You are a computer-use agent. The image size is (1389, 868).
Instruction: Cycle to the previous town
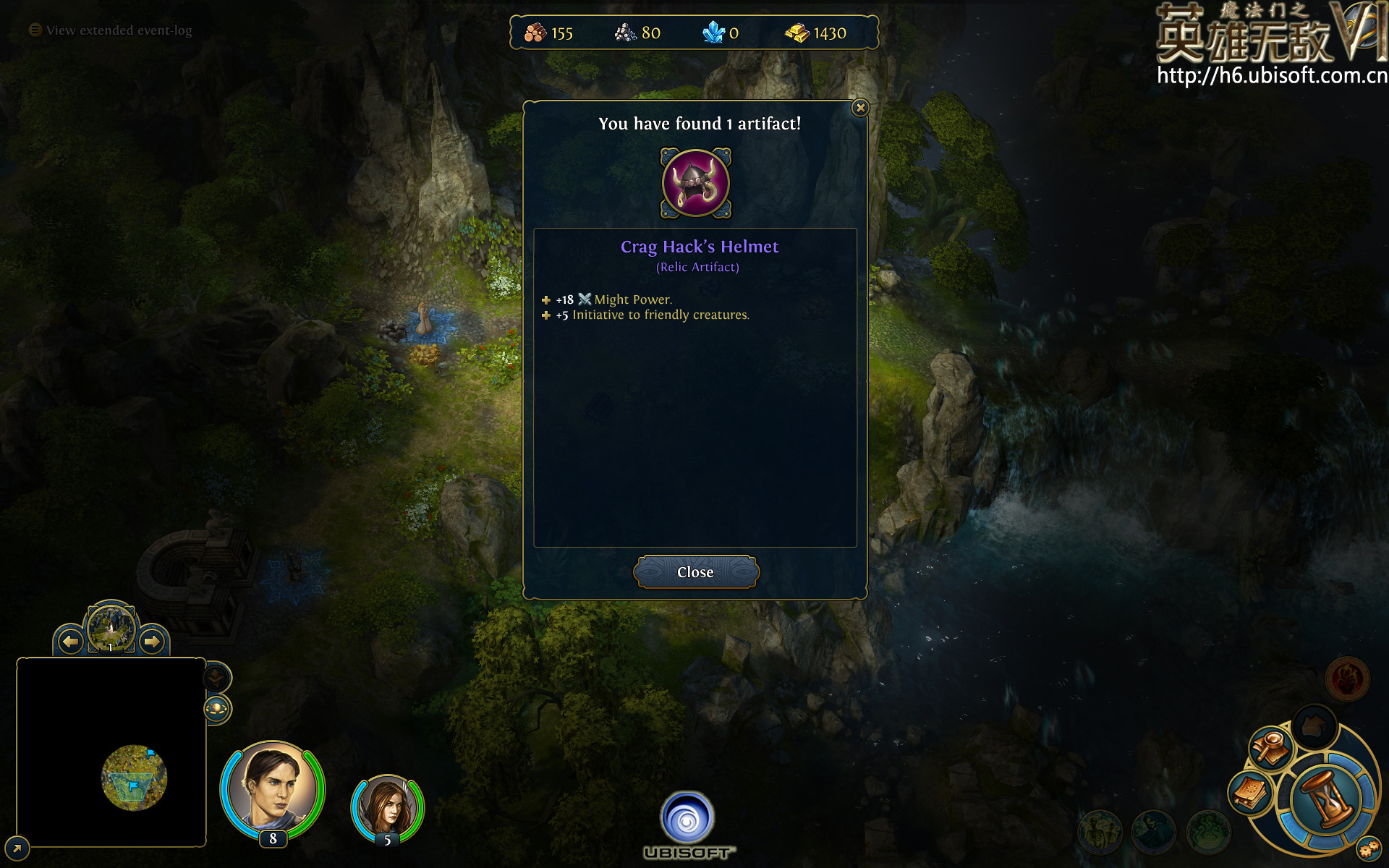(70, 641)
